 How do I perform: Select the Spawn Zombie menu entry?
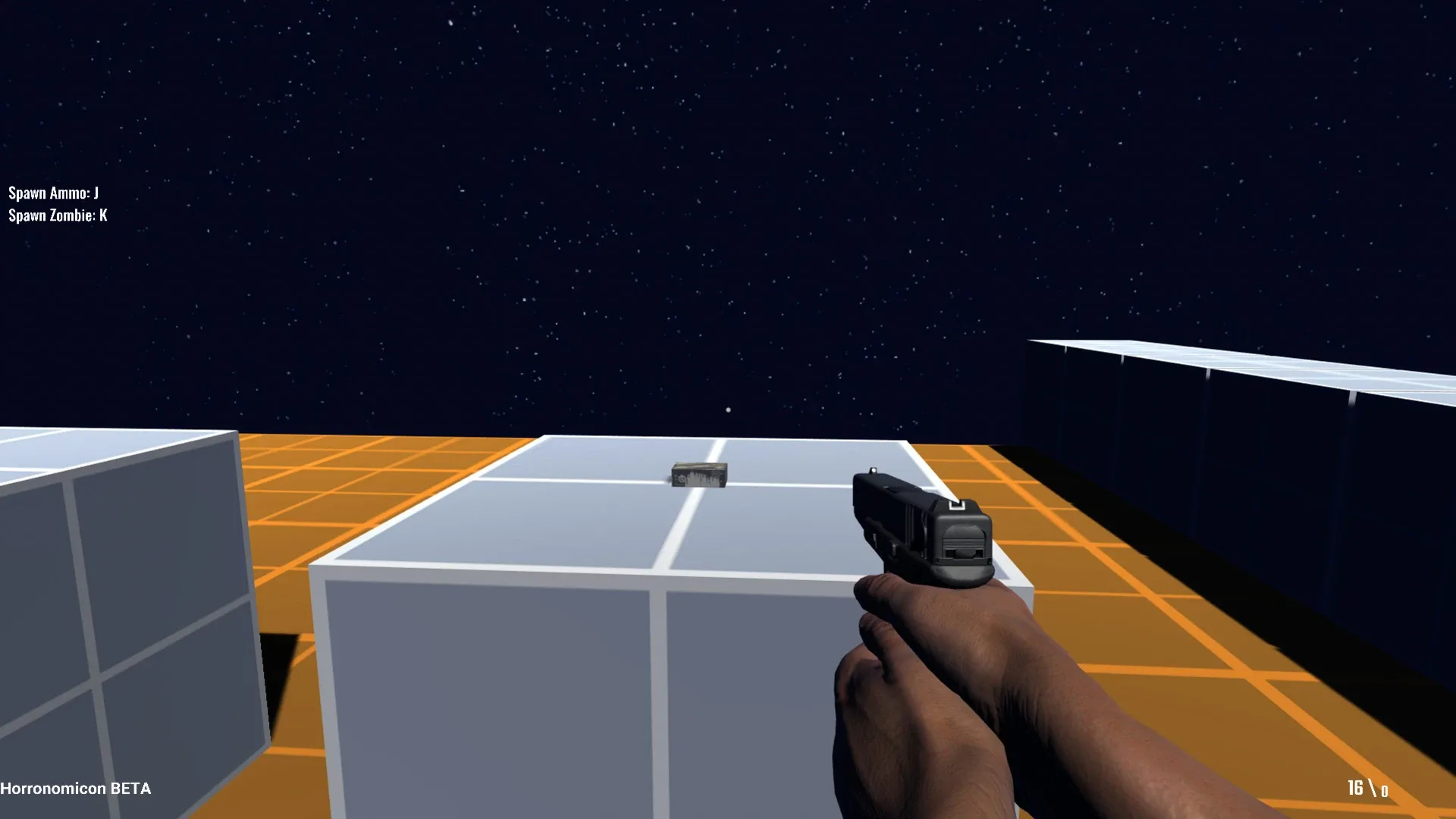(x=57, y=216)
